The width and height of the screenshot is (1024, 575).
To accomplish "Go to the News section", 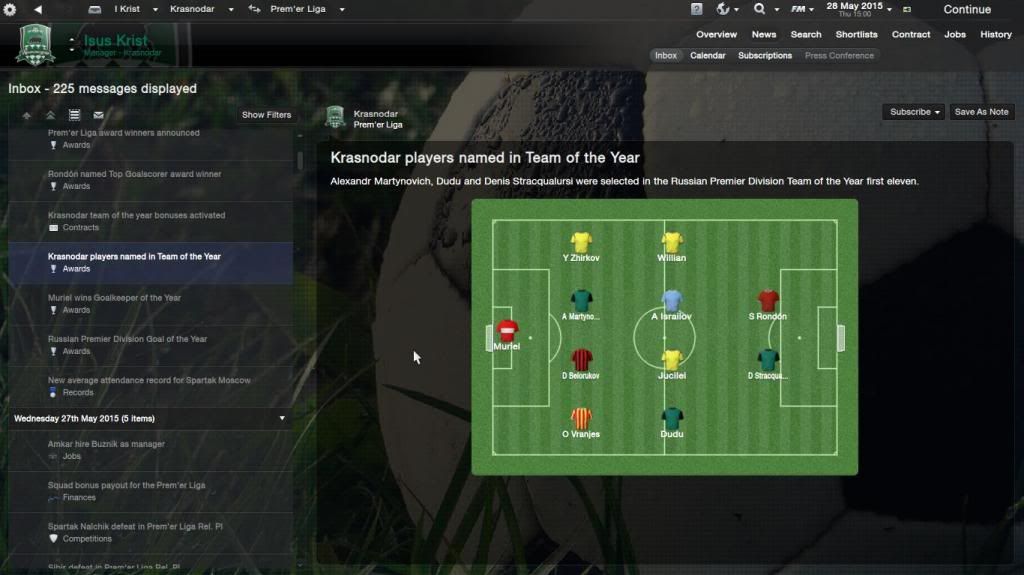I will [764, 35].
